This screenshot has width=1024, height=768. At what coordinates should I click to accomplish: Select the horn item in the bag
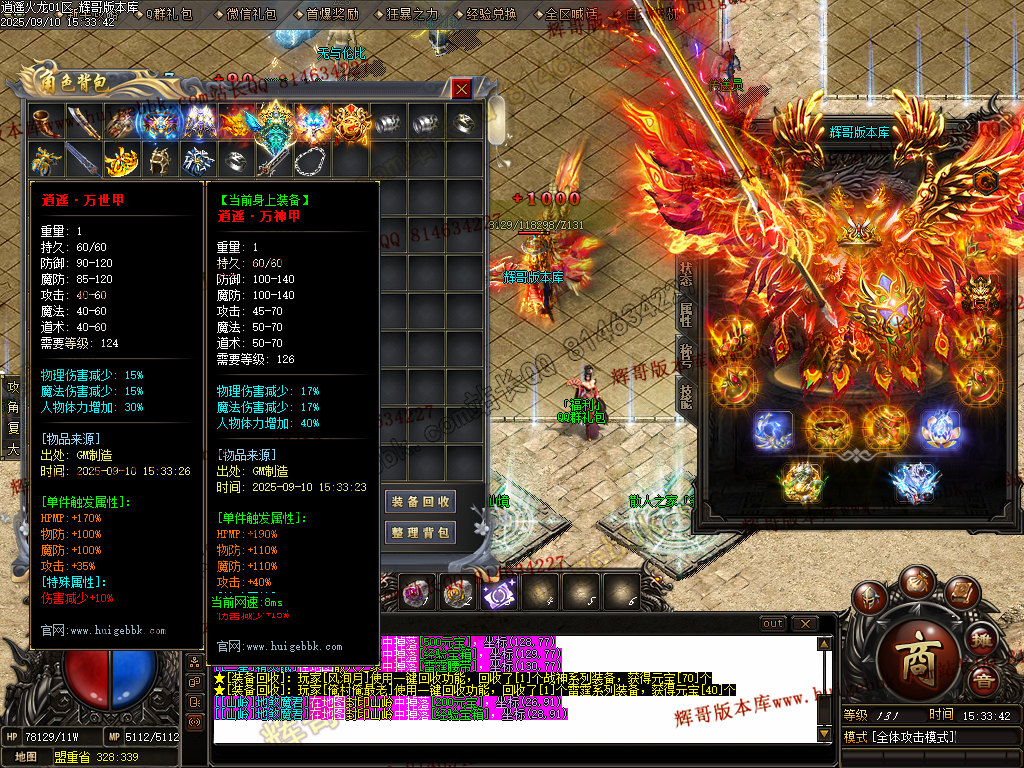45,121
